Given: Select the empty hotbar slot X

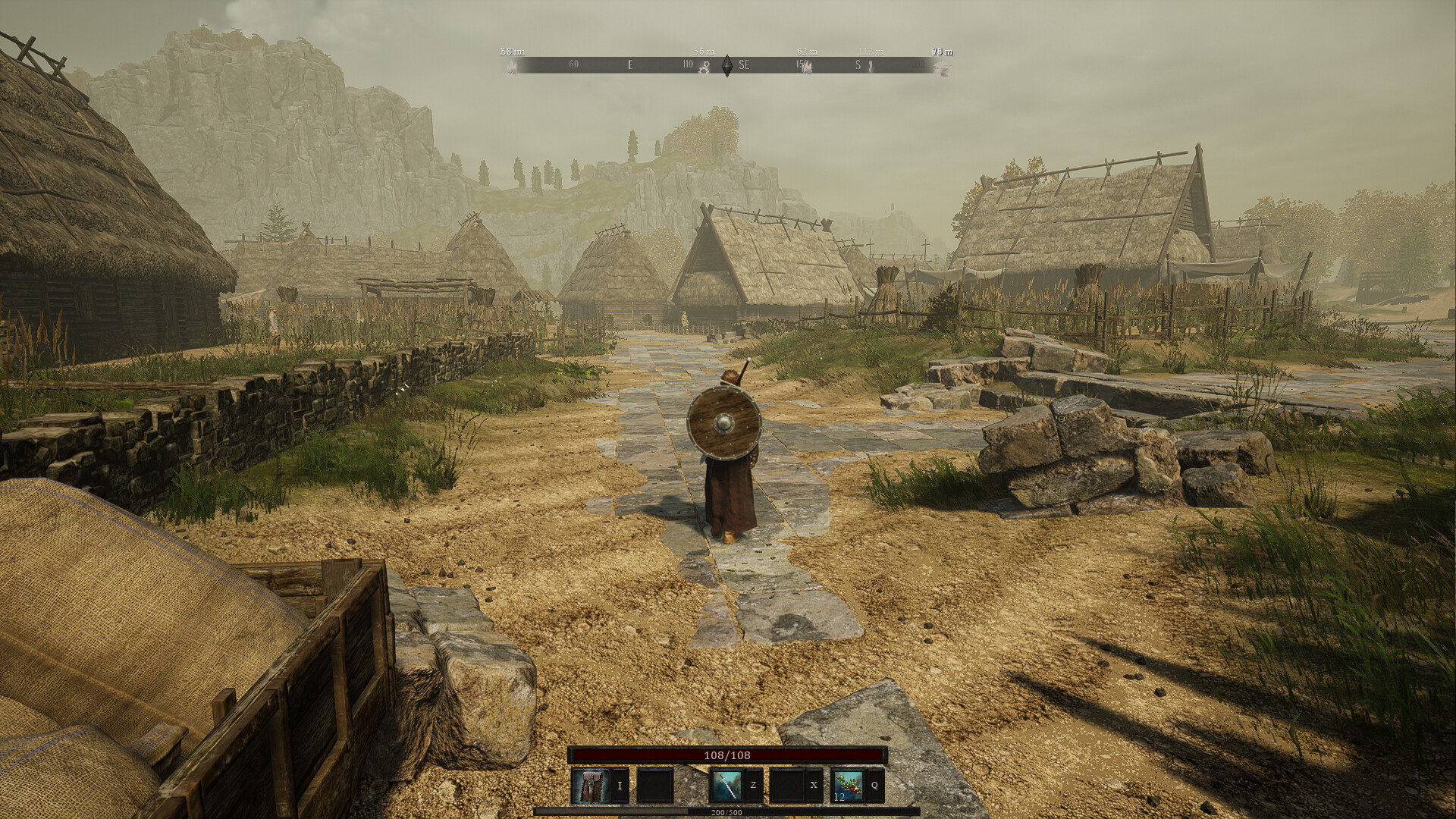Looking at the screenshot, I should click(787, 786).
